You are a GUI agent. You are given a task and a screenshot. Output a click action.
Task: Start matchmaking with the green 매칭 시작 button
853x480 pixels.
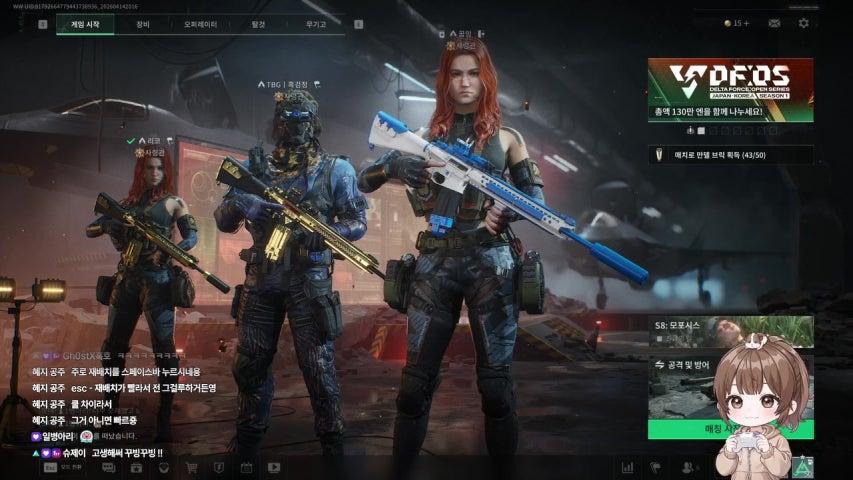(690, 429)
